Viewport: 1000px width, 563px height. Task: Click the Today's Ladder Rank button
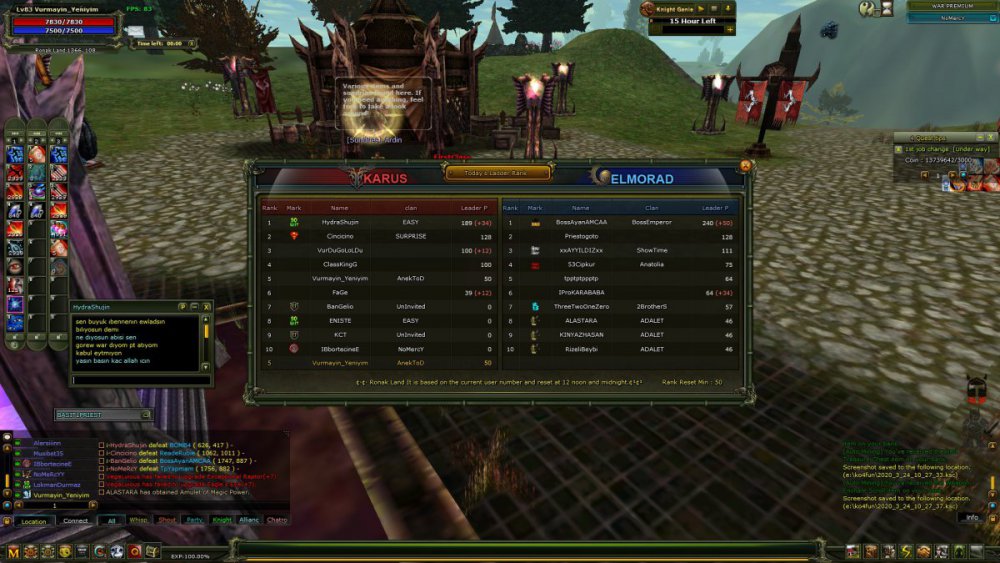[498, 172]
